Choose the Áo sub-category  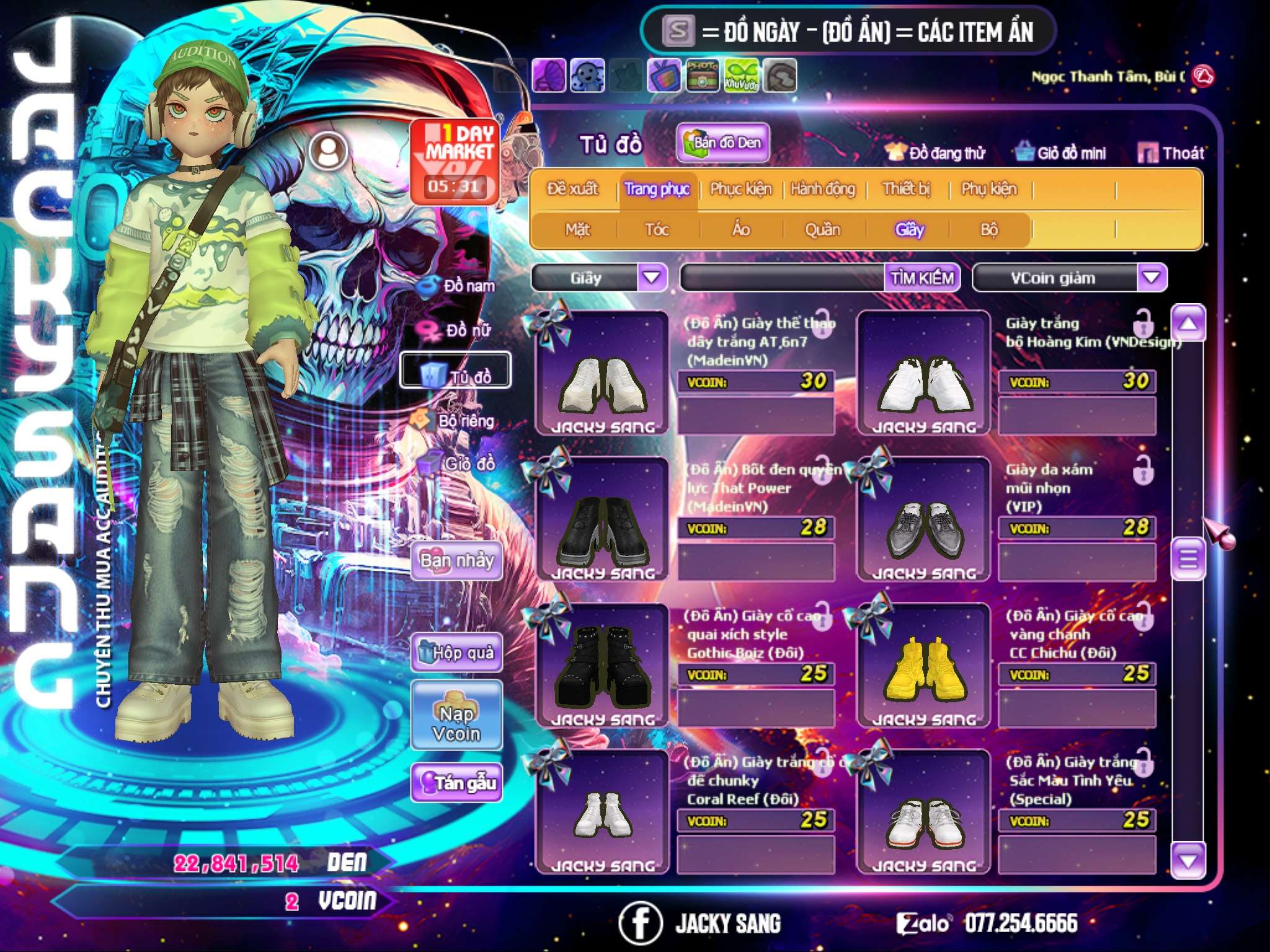tap(741, 229)
